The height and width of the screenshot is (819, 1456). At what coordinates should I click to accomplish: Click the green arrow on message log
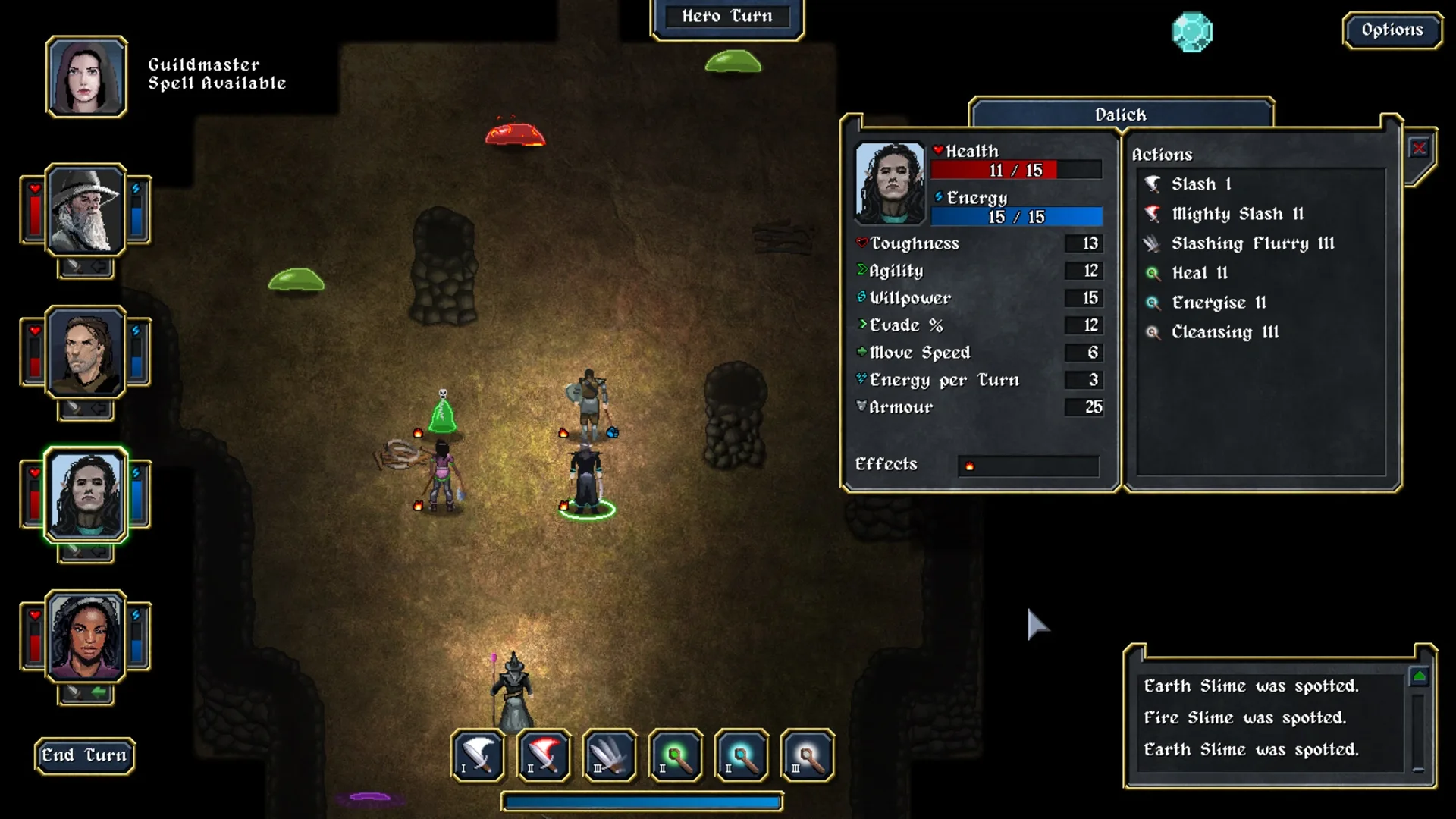(1419, 676)
